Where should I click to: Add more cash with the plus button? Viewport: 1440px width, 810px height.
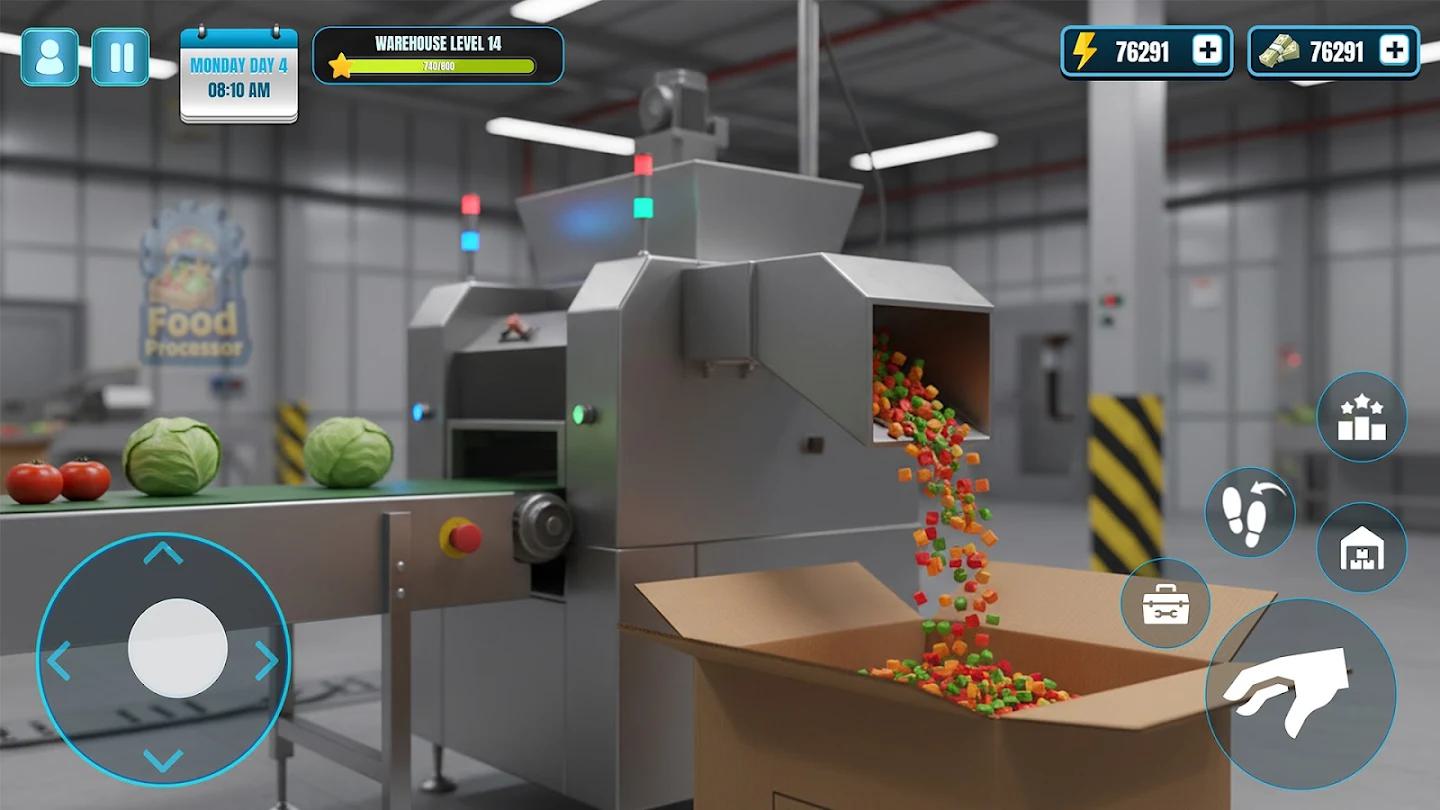point(1394,51)
